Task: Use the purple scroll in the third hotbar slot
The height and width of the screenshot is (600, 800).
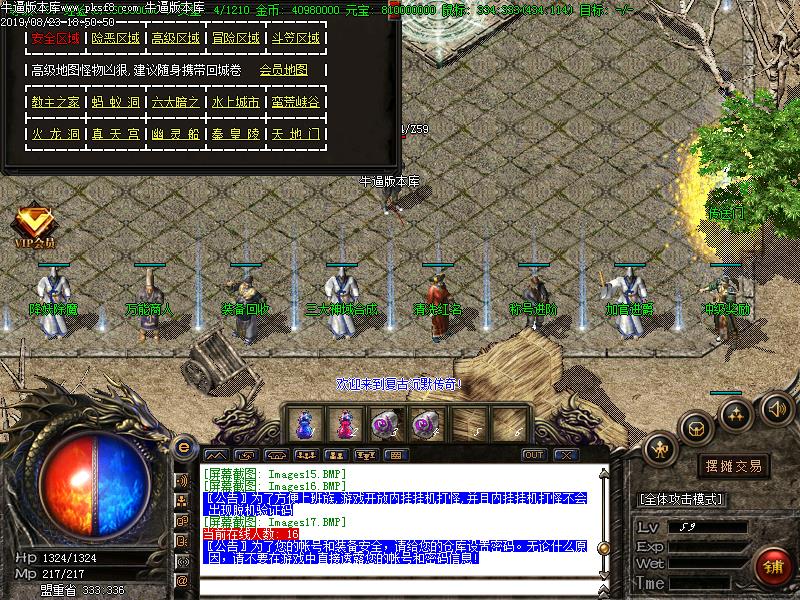Action: coord(387,424)
